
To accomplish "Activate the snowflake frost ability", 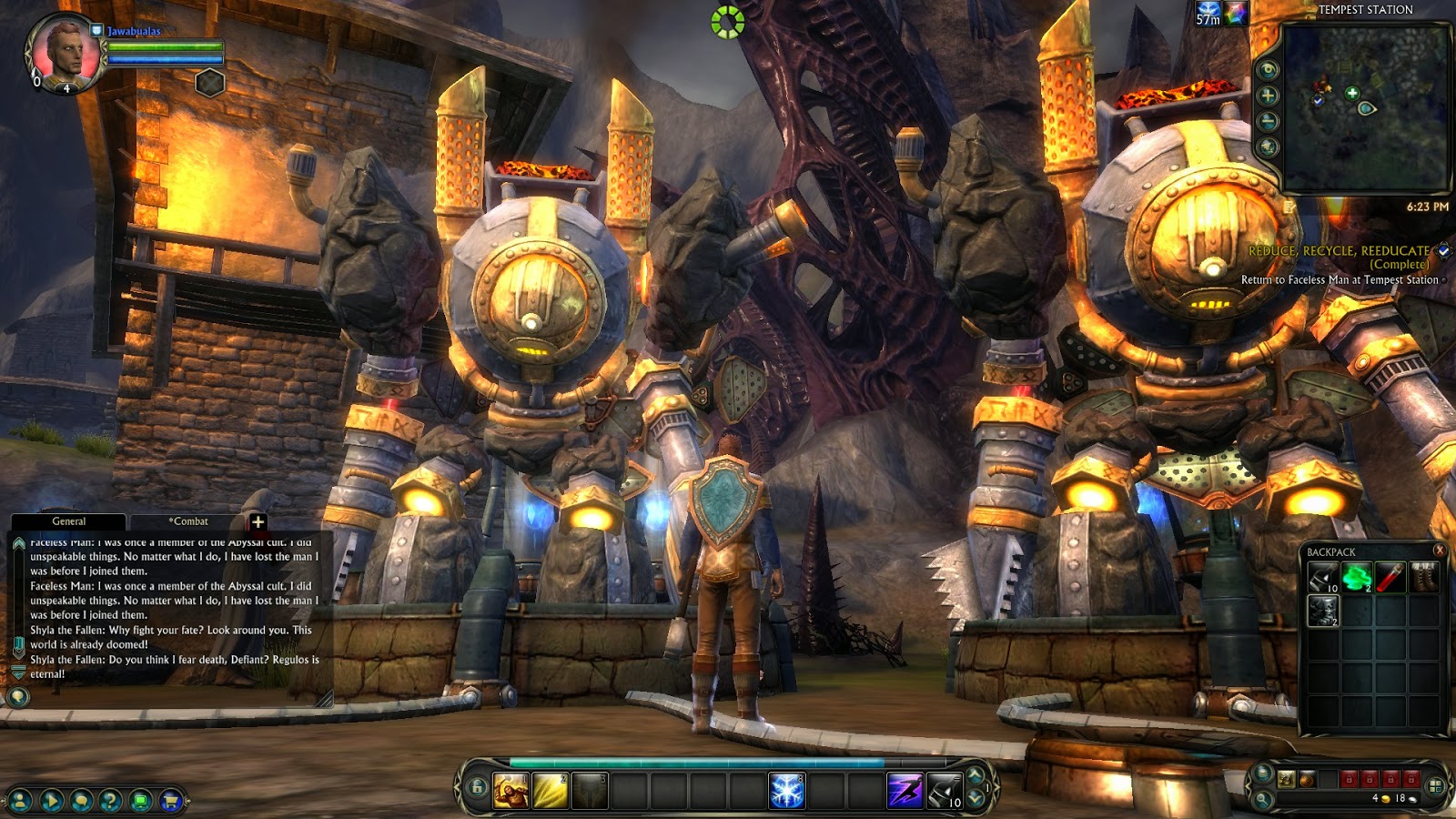I will coord(787,790).
